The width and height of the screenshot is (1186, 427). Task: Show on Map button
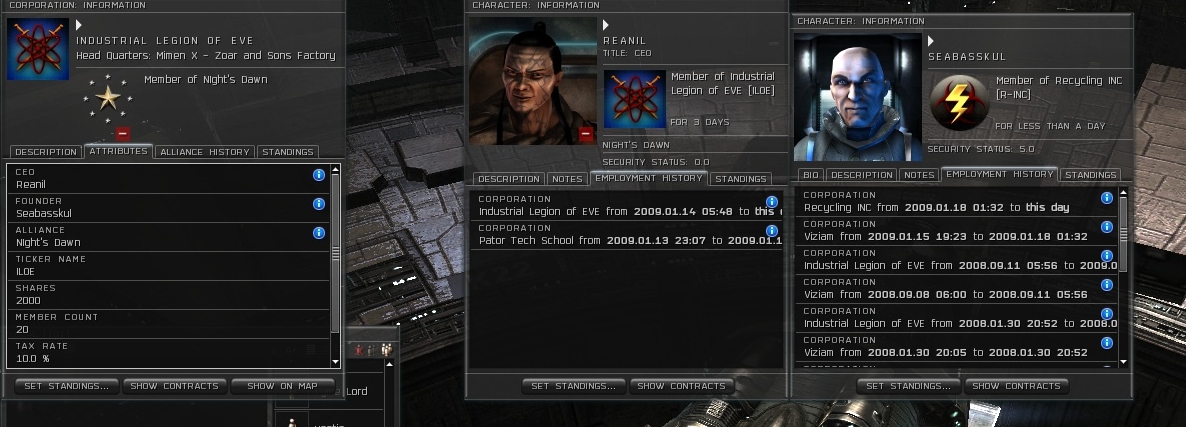coord(282,386)
